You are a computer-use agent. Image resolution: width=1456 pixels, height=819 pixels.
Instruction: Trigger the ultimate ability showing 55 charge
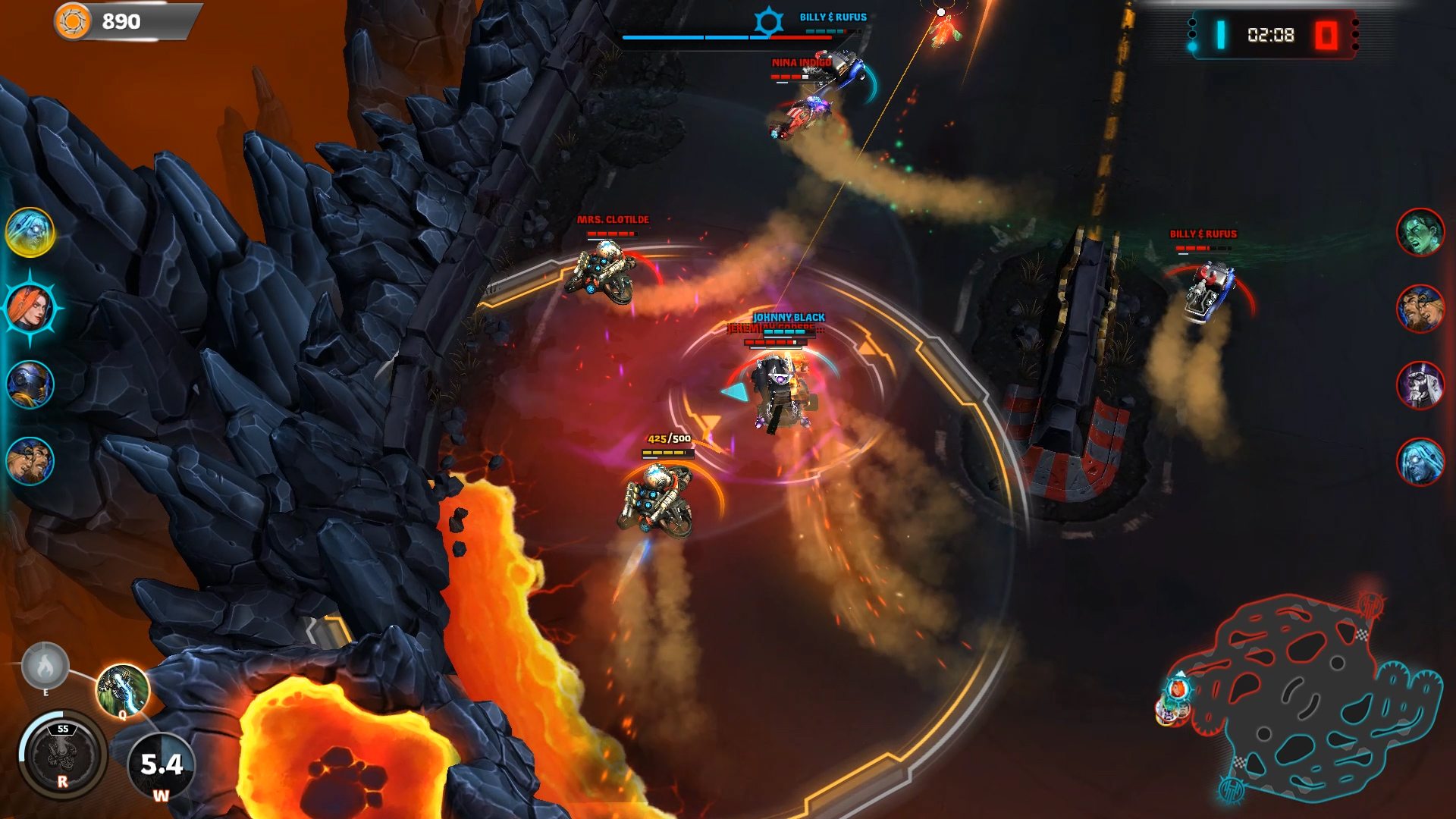62,755
